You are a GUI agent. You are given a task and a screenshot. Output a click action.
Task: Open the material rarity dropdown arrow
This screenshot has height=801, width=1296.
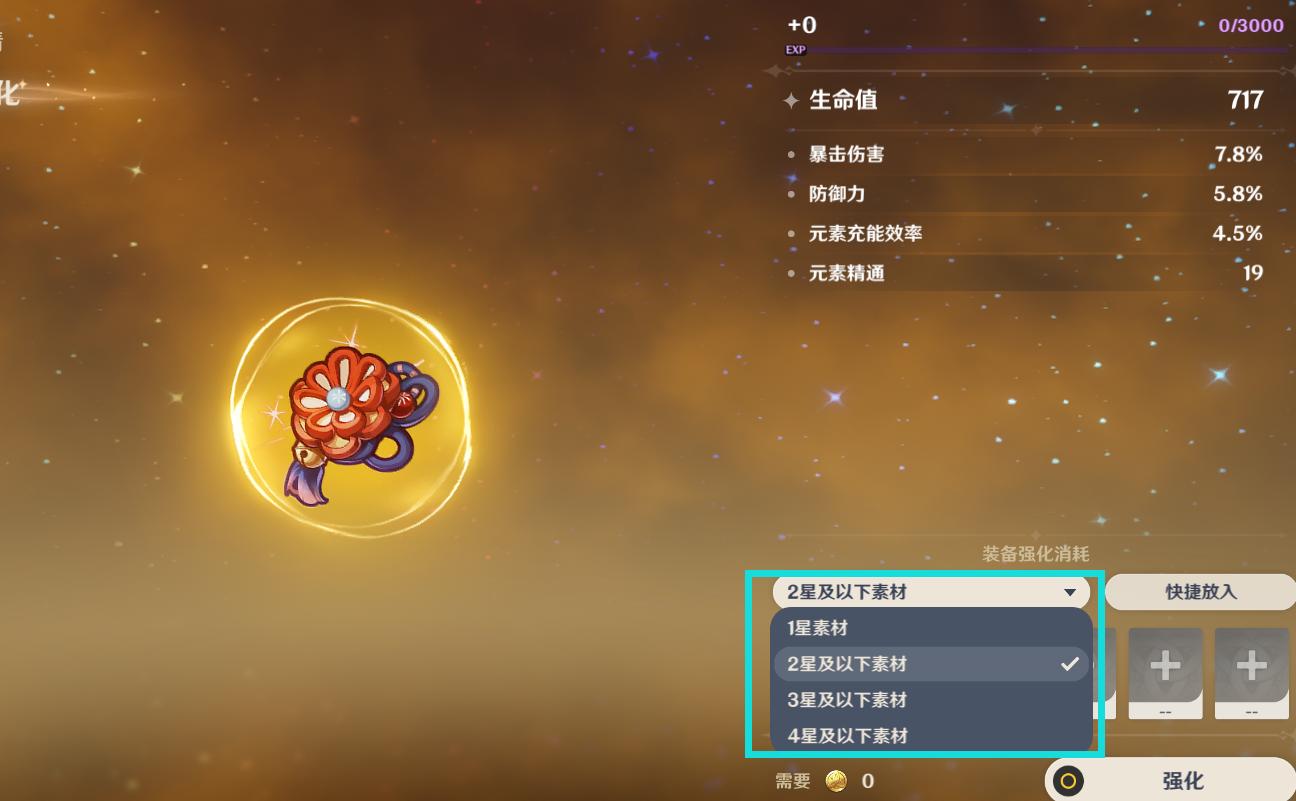[x=1069, y=592]
